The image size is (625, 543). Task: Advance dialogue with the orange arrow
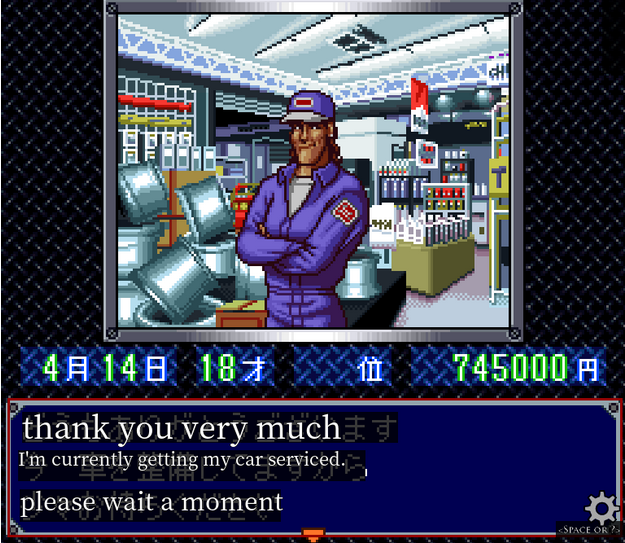pyautogui.click(x=313, y=534)
